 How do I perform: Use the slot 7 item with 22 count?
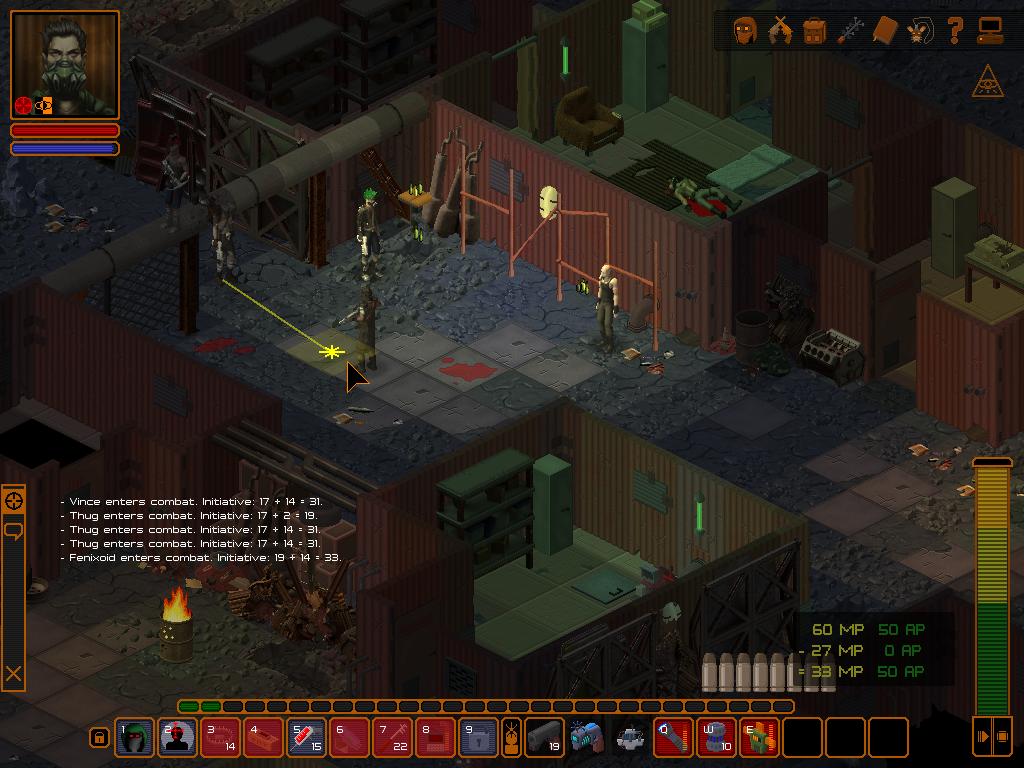[392, 738]
